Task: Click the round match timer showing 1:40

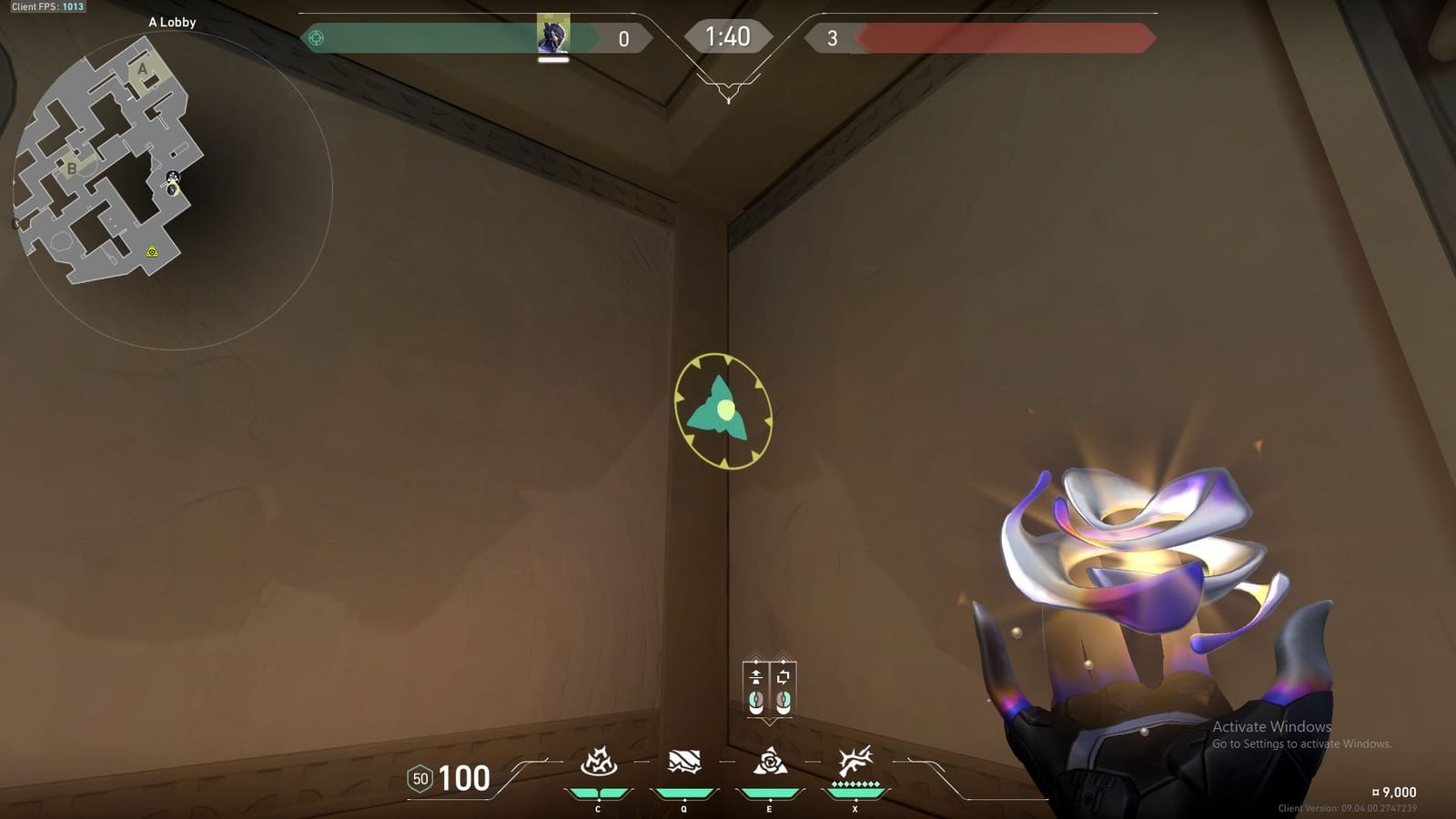Action: pos(728,37)
